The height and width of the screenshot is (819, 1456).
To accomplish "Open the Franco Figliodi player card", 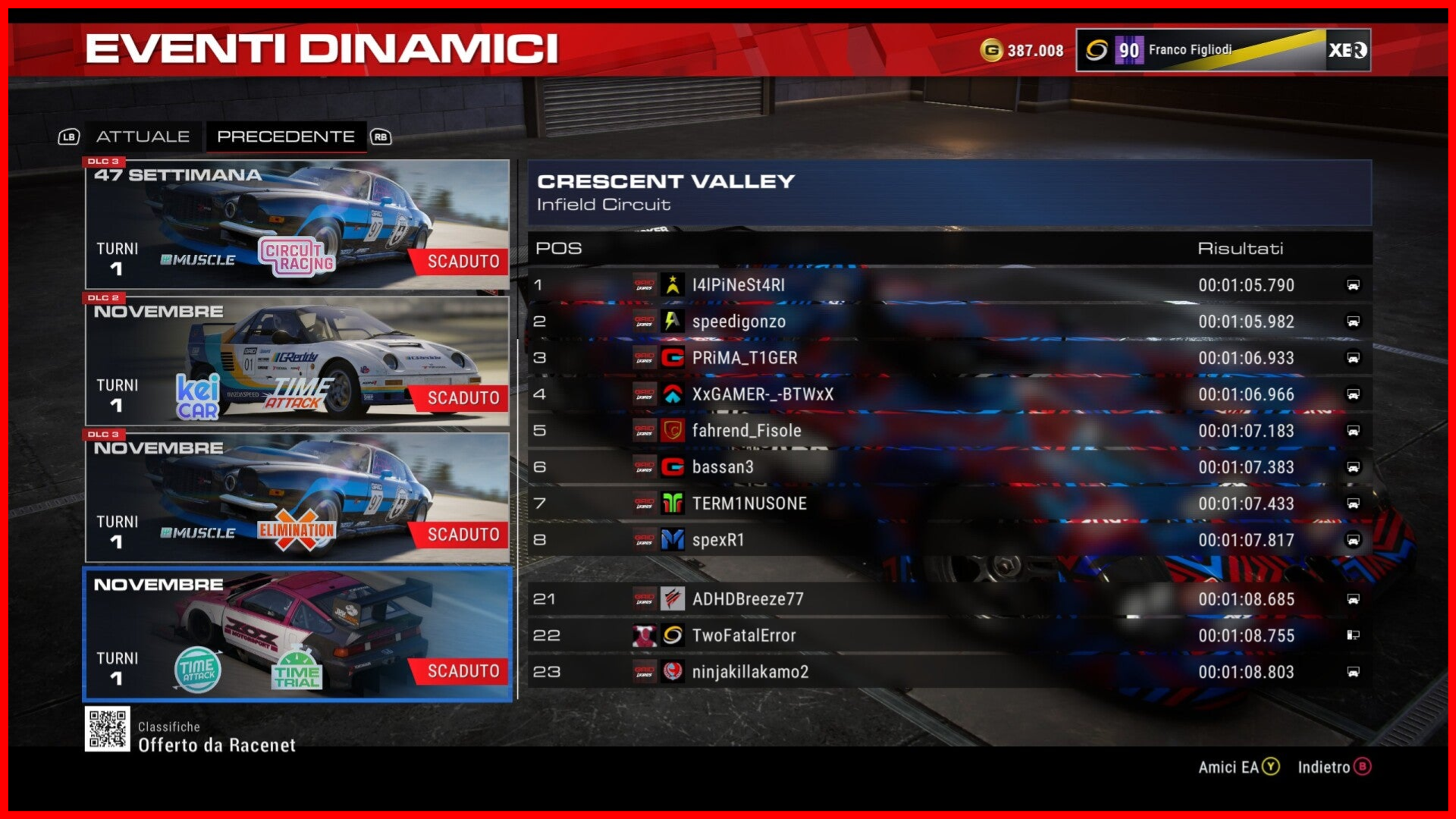I will click(1222, 50).
